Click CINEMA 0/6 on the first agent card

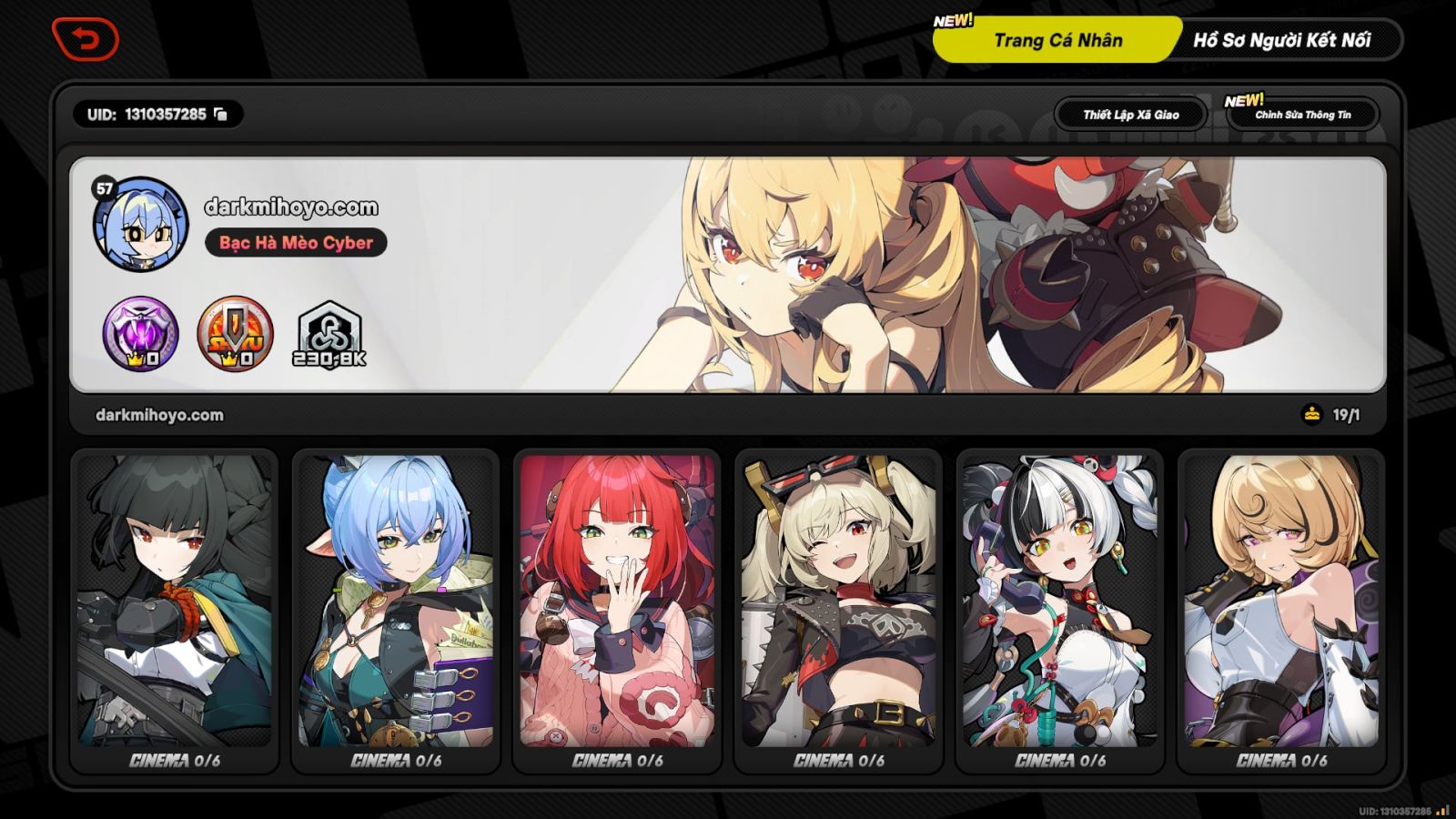pyautogui.click(x=174, y=763)
